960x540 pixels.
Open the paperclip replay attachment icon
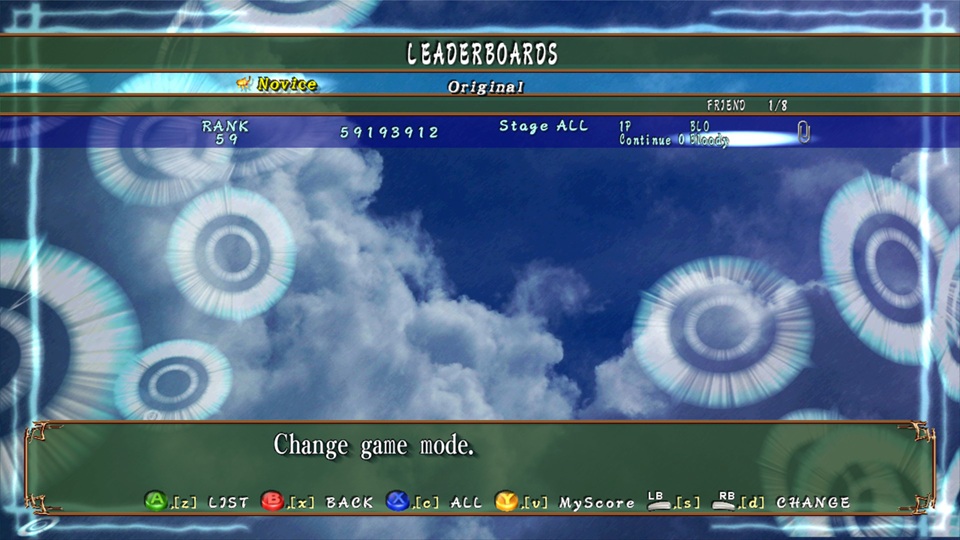[802, 131]
